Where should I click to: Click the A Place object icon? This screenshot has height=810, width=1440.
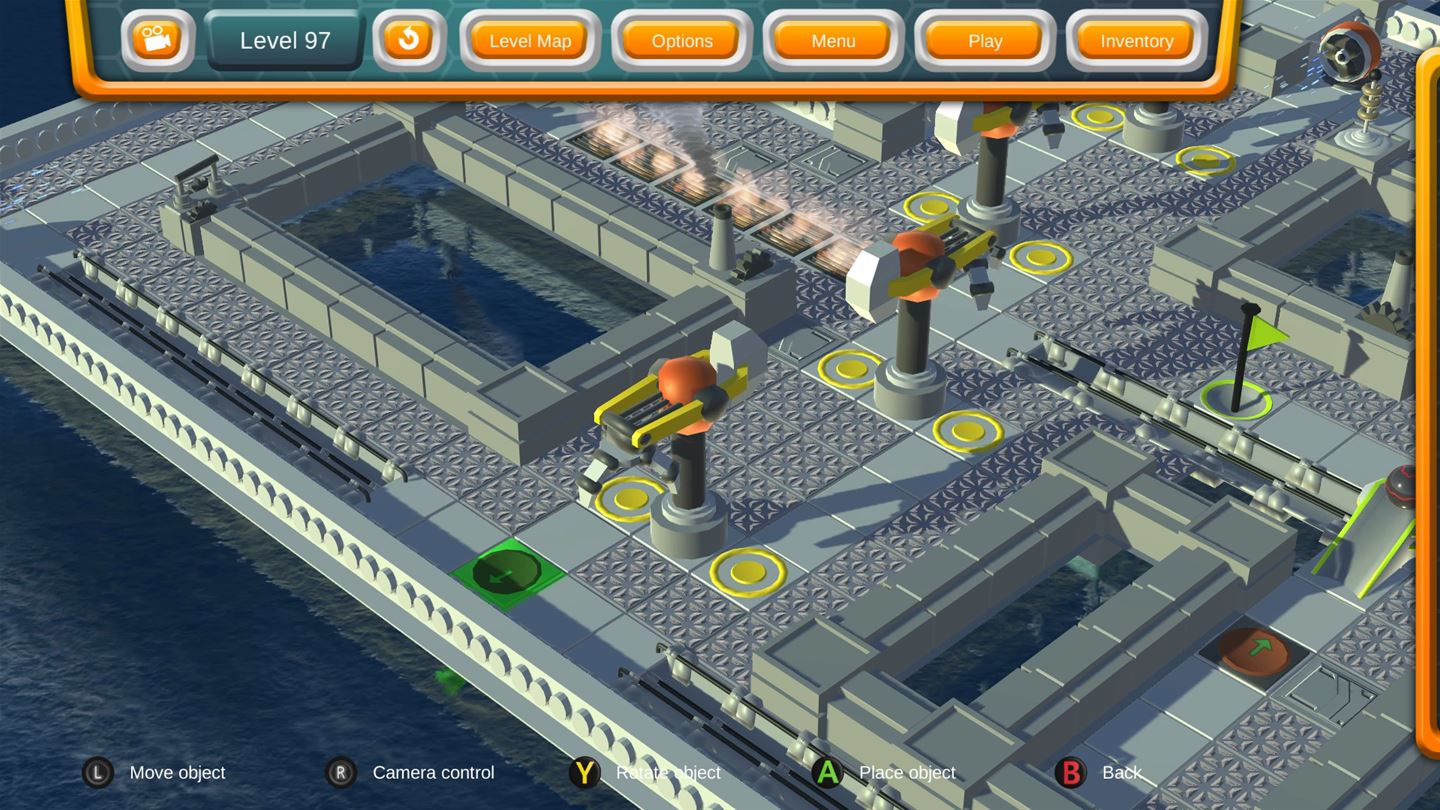tap(828, 772)
